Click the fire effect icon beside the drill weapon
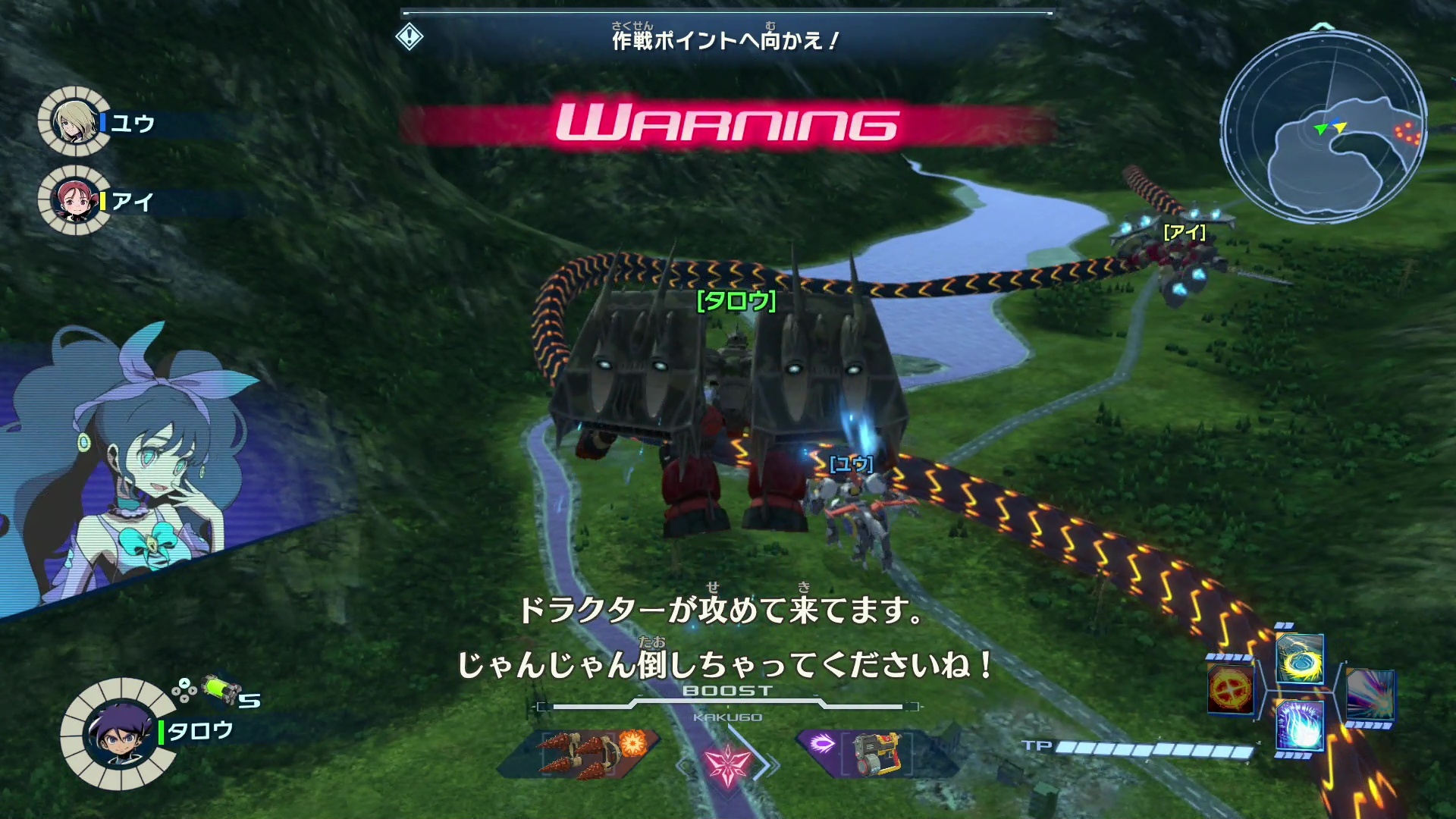The width and height of the screenshot is (1456, 819). point(632,744)
